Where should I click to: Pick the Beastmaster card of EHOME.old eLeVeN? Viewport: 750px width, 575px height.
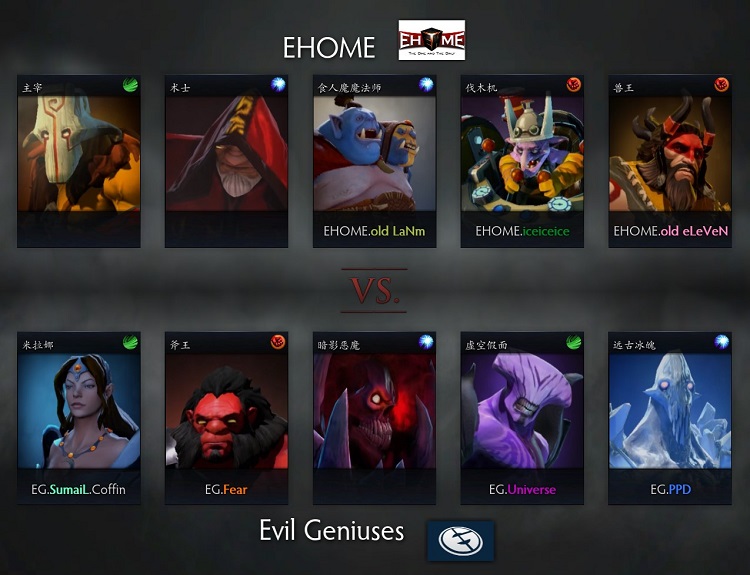point(670,160)
